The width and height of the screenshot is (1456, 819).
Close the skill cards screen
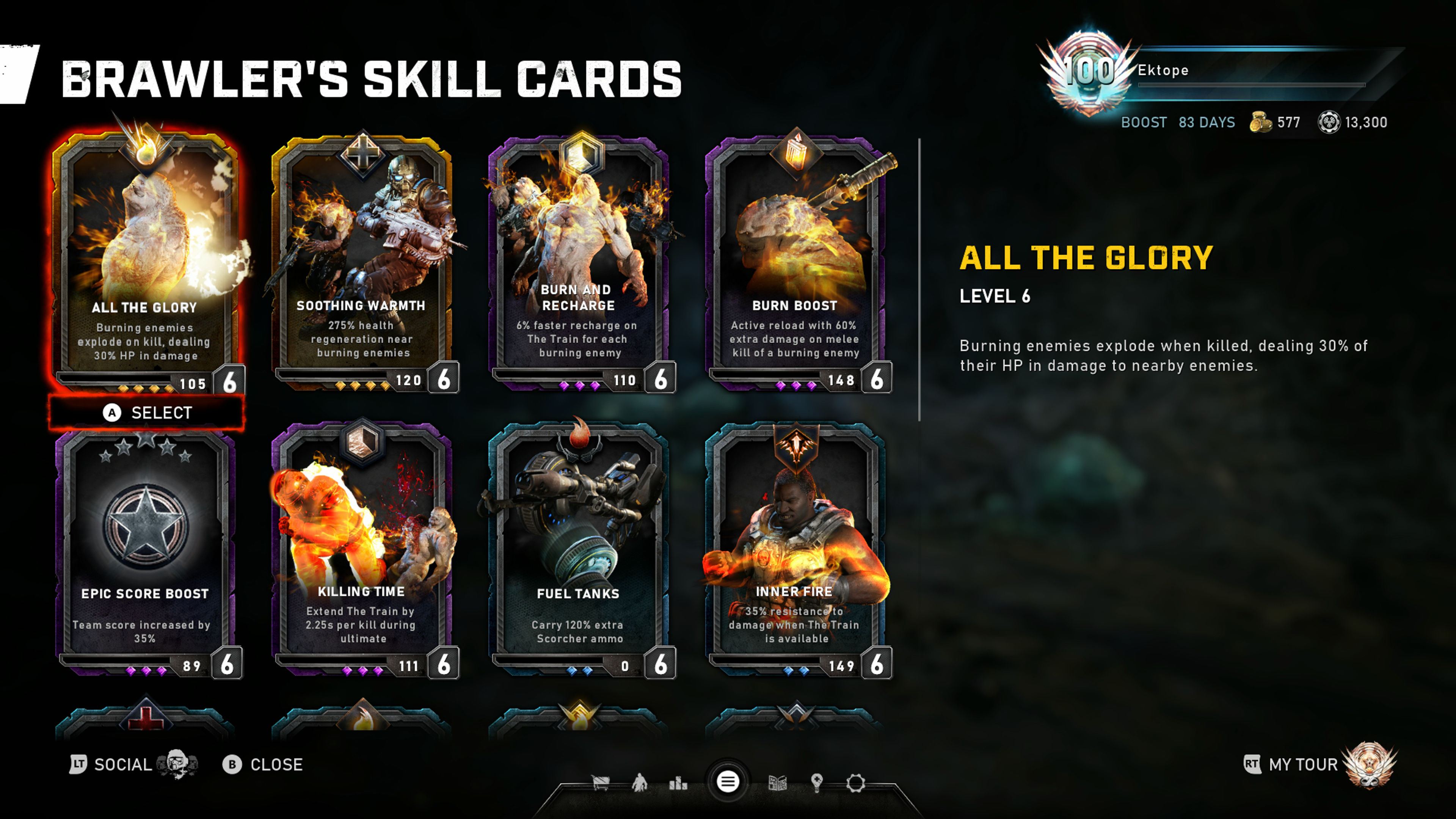pos(264,765)
